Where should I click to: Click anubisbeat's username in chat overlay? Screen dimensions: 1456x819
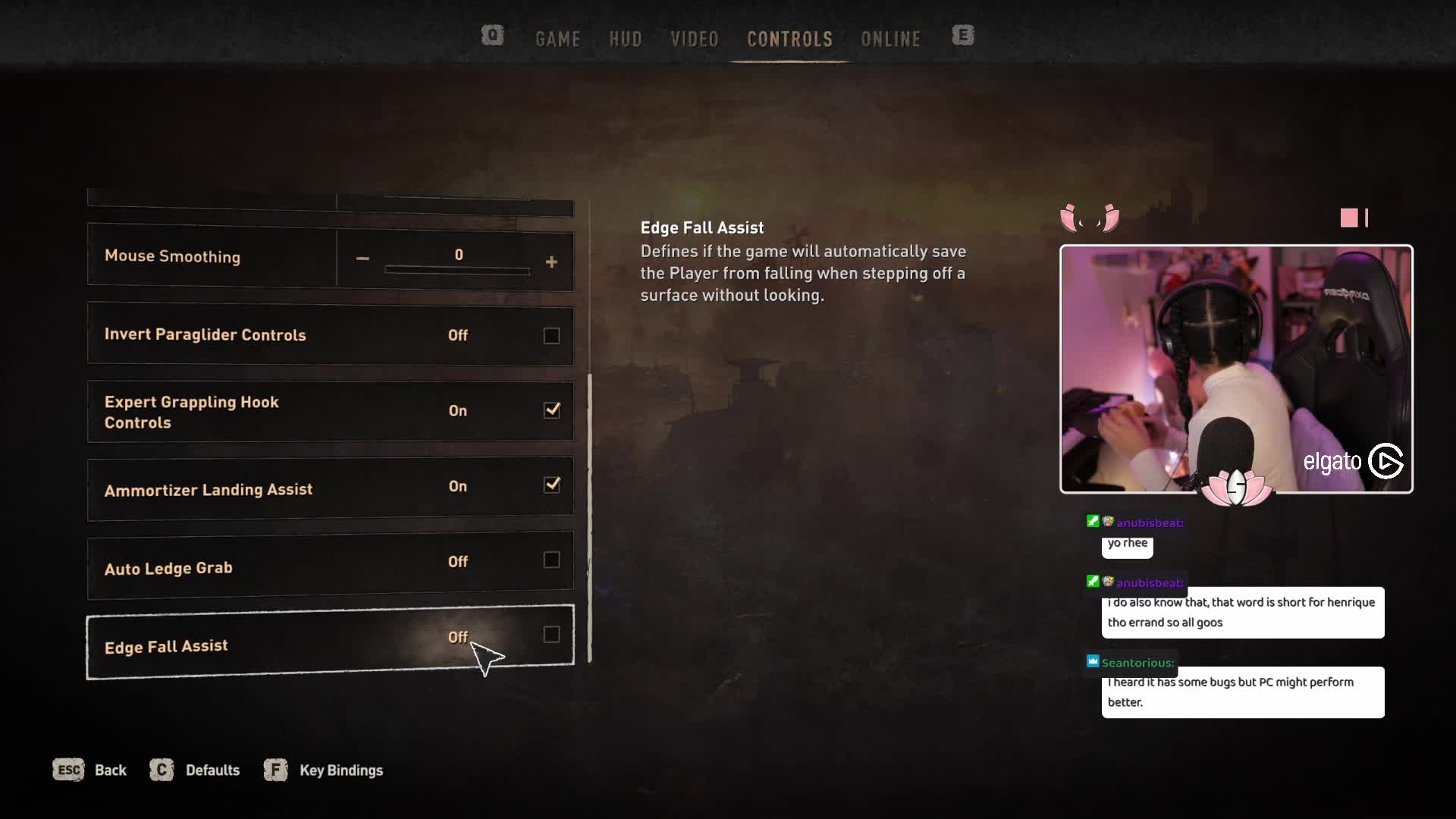[1149, 522]
